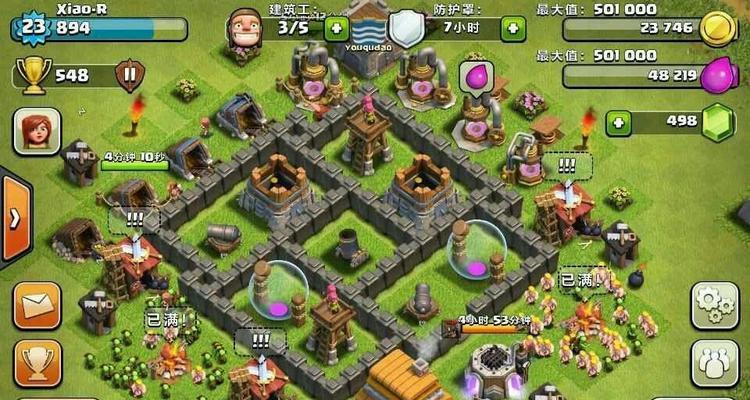This screenshot has height=400, width=750.
Task: Add a builder with the plus button
Action: click(x=336, y=27)
